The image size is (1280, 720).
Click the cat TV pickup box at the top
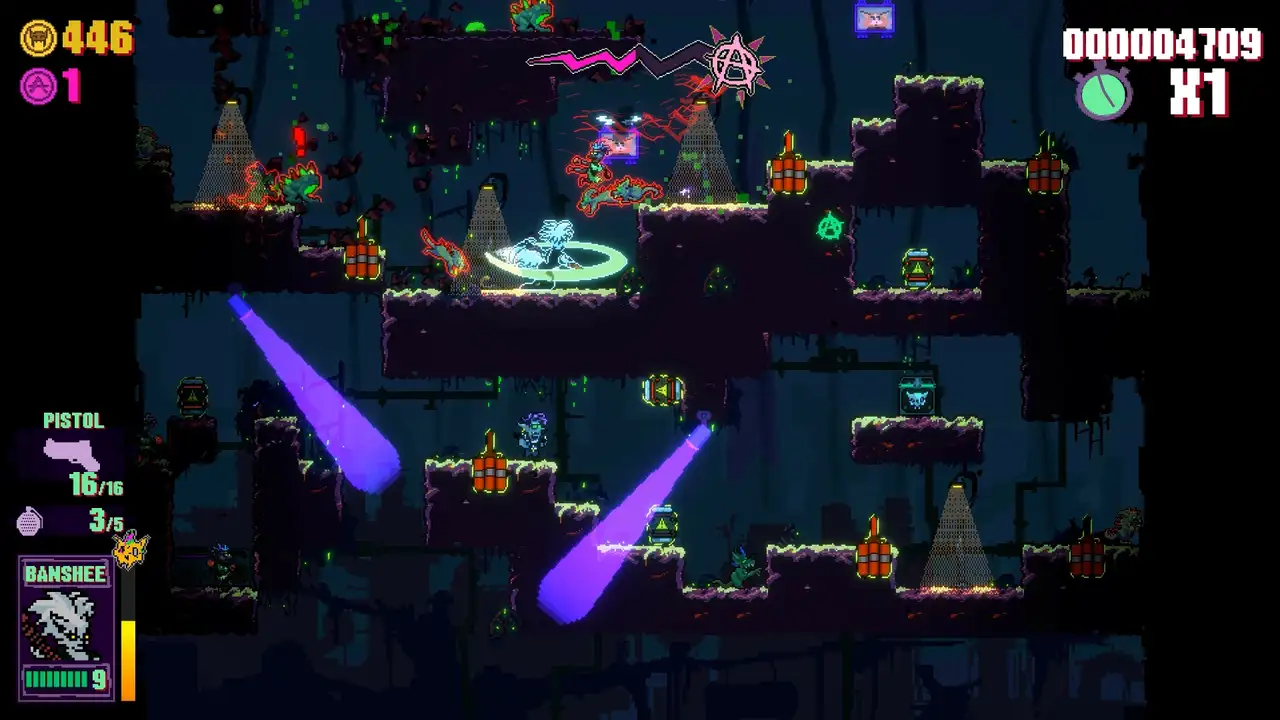tap(874, 20)
